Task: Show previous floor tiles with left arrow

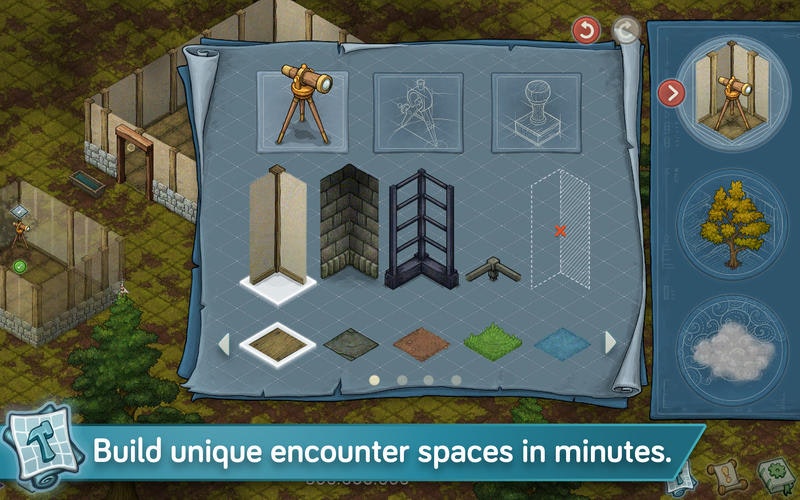Action: (x=224, y=343)
